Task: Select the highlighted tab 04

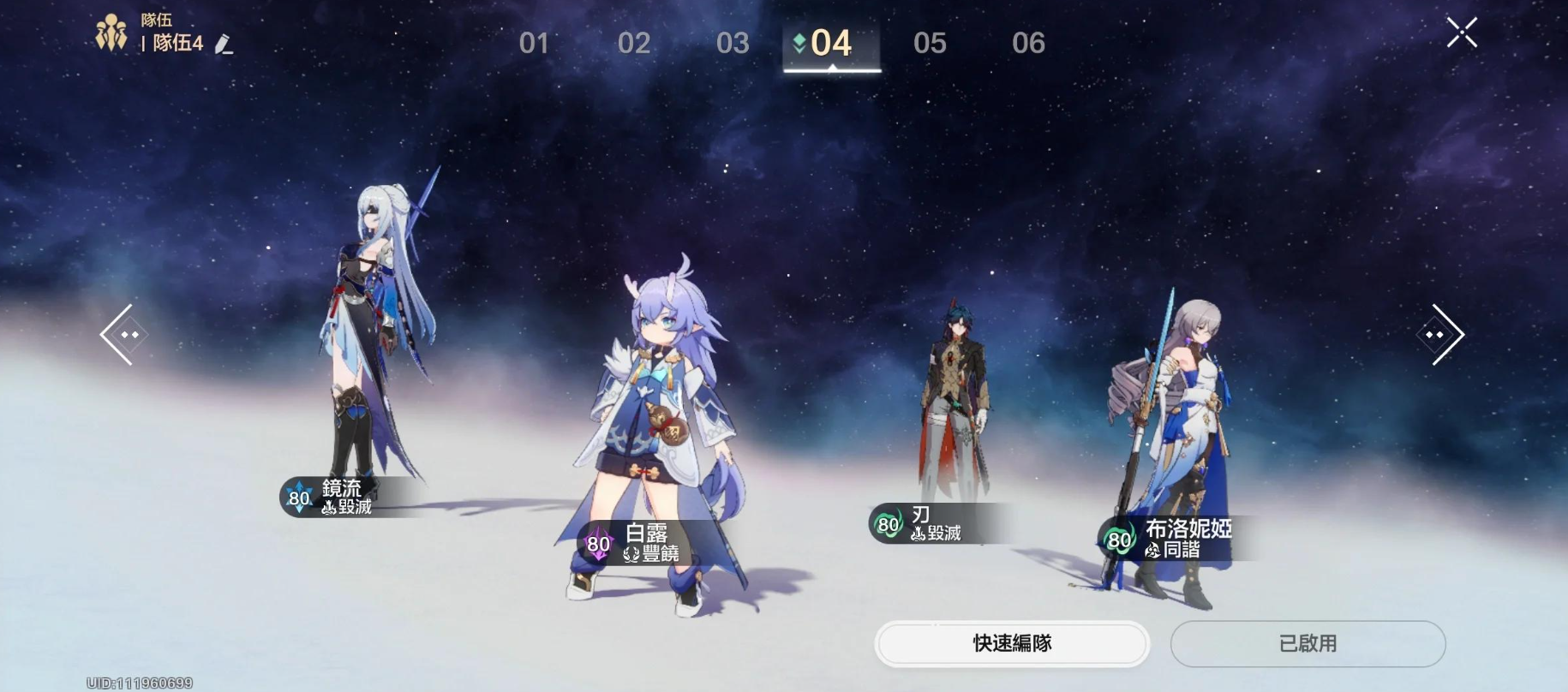Action: (x=831, y=43)
